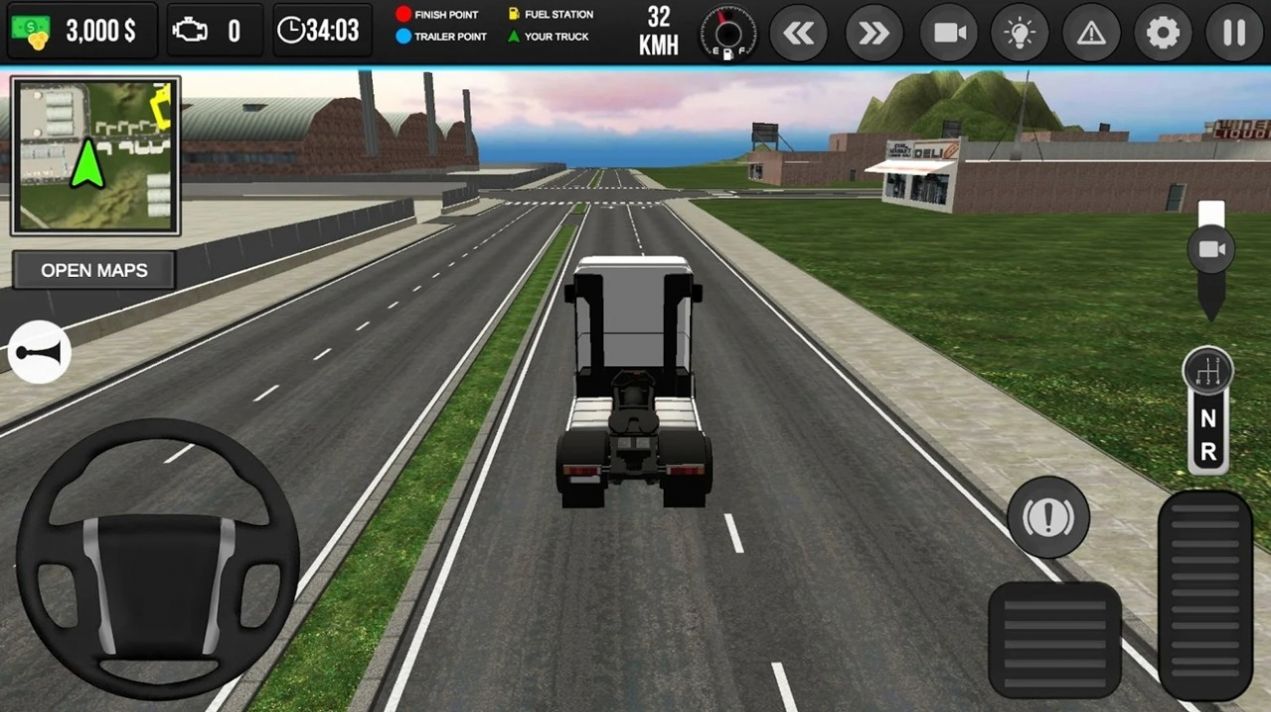Turn on the headlights bulb button

pyautogui.click(x=1019, y=33)
